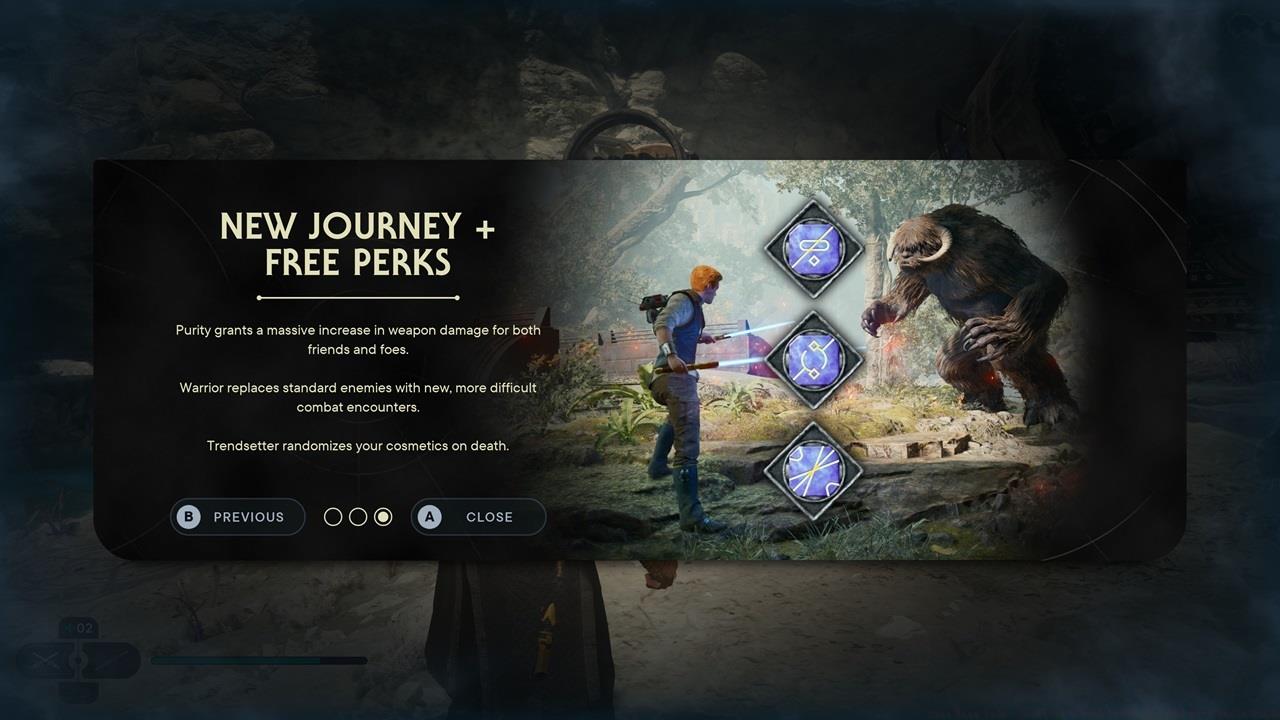The width and height of the screenshot is (1280, 720).
Task: Click the Purity weapon damage description text
Action: point(357,339)
